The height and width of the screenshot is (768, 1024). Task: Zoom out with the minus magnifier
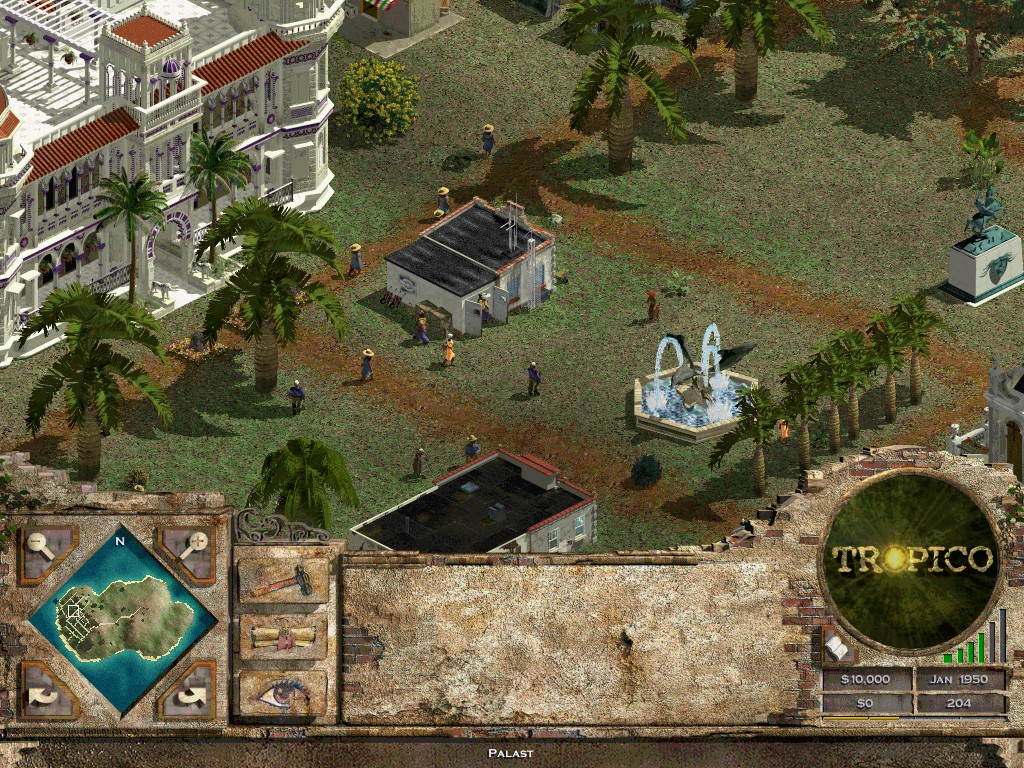pyautogui.click(x=45, y=553)
